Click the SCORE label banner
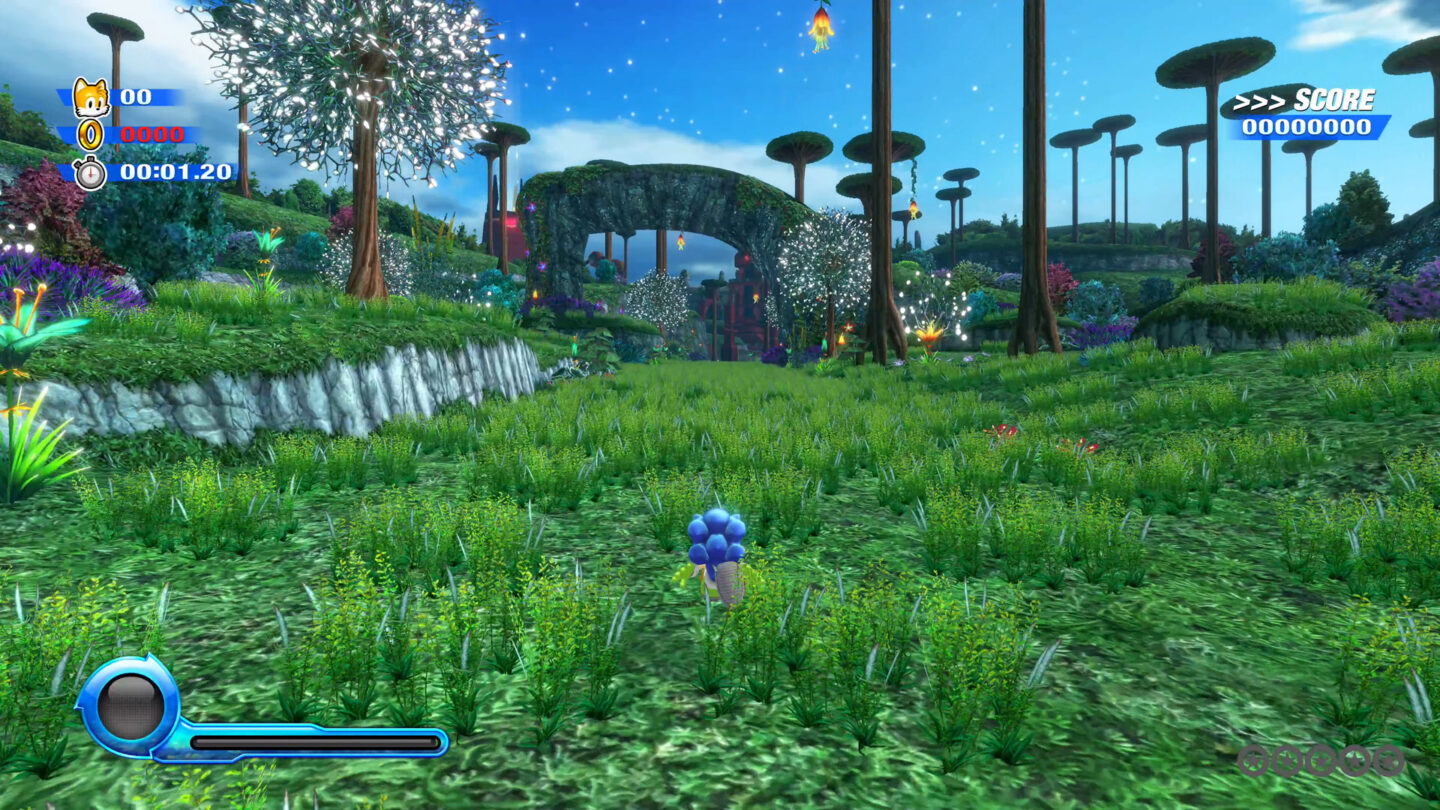The image size is (1440, 810). tap(1335, 100)
